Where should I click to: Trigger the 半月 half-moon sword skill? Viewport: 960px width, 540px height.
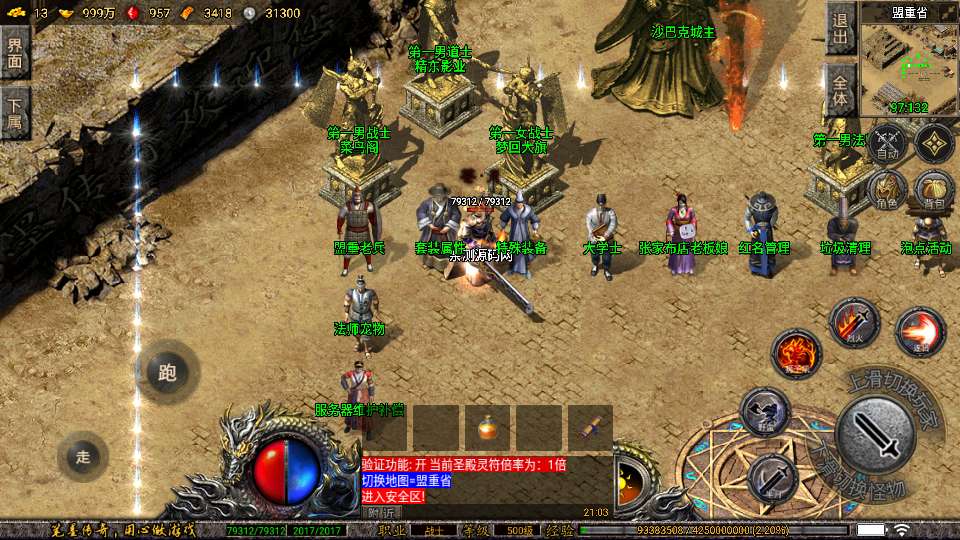point(772,478)
